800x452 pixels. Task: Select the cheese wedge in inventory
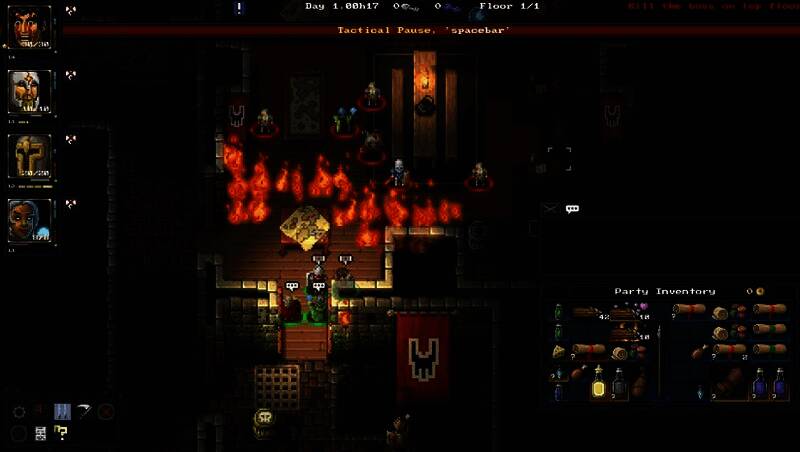tap(560, 351)
